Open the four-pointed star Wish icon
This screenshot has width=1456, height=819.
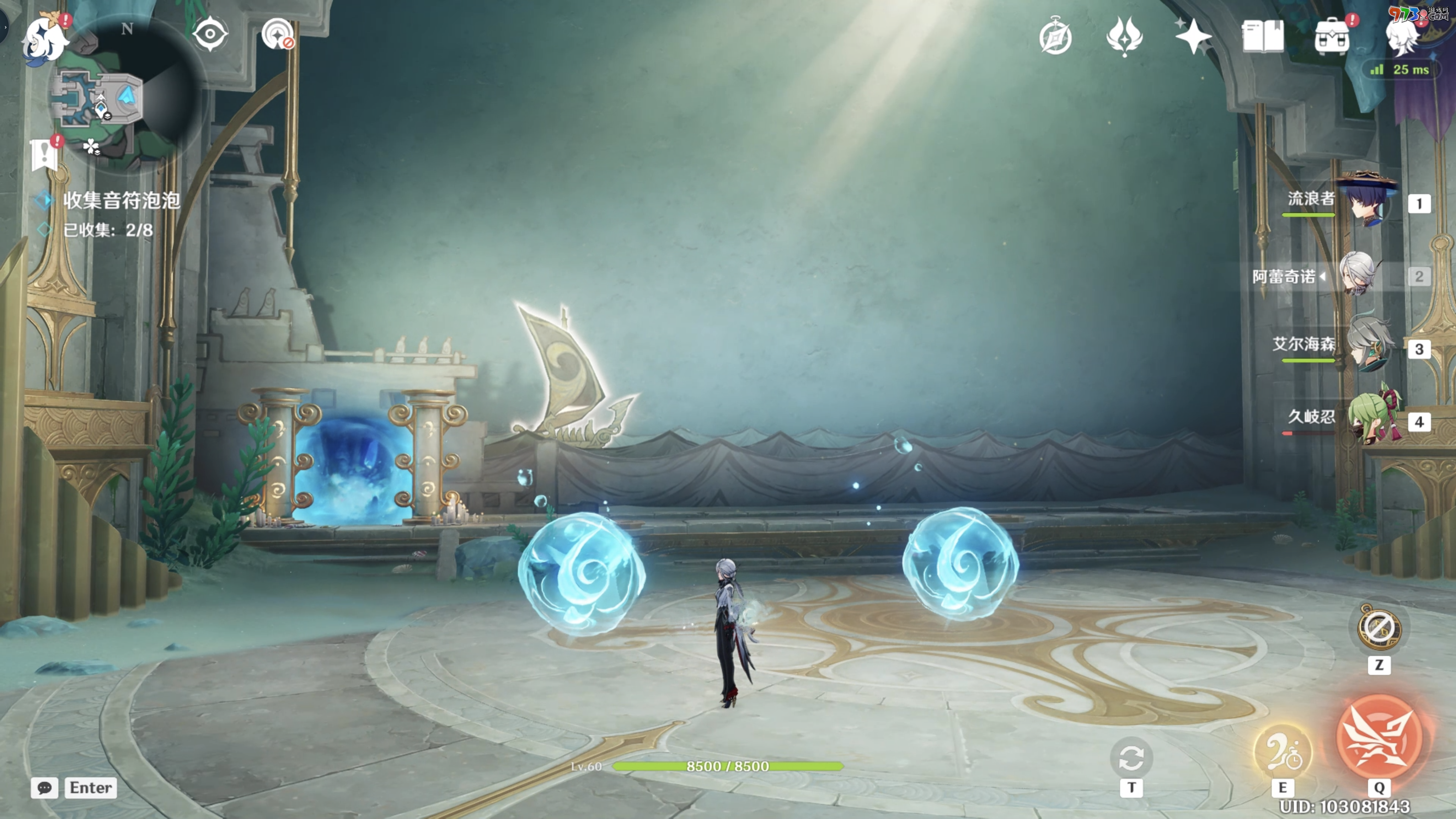point(1193,36)
